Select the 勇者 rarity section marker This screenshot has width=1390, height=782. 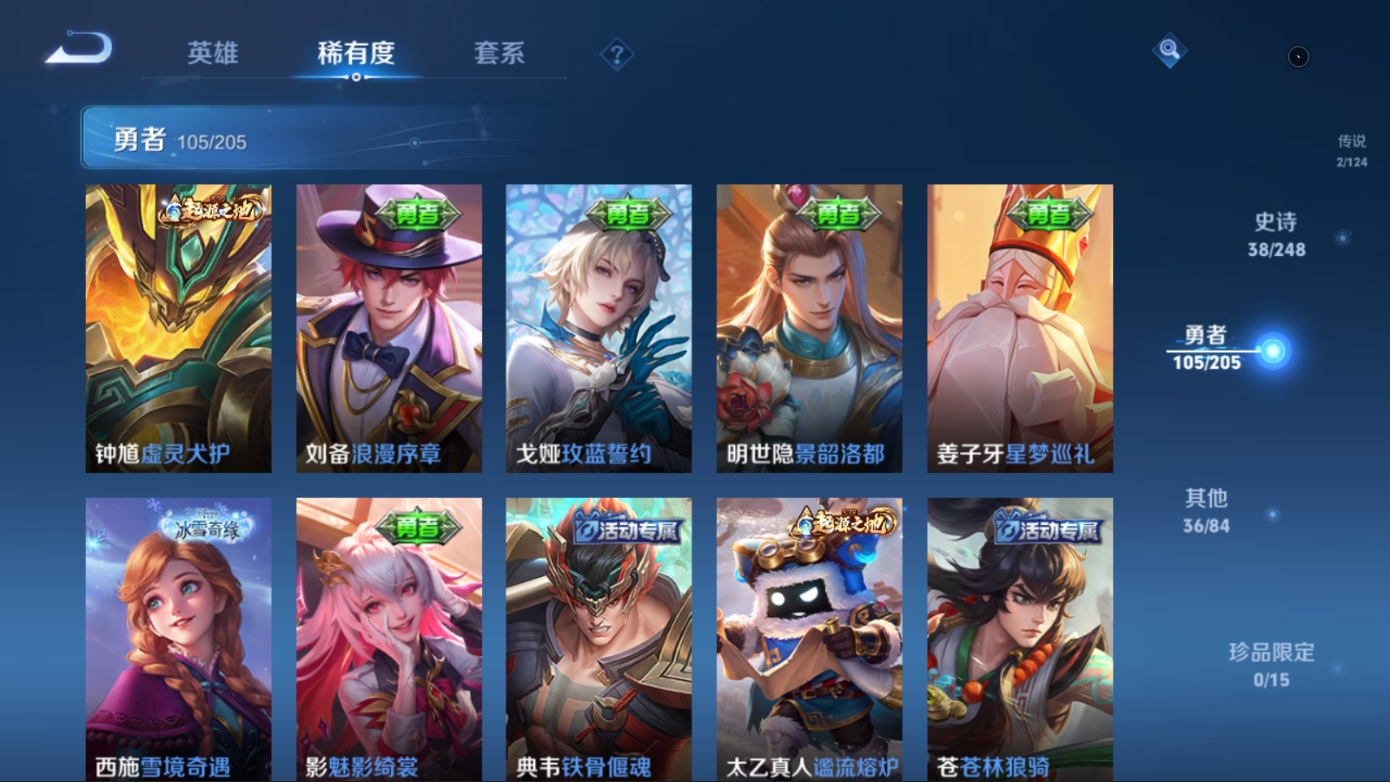tap(1272, 350)
